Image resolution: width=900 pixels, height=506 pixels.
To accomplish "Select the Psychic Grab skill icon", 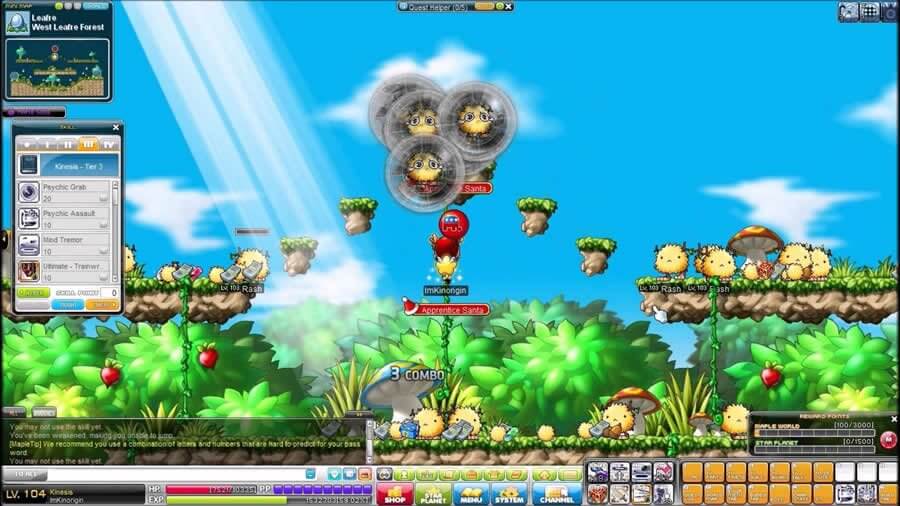I will click(29, 192).
